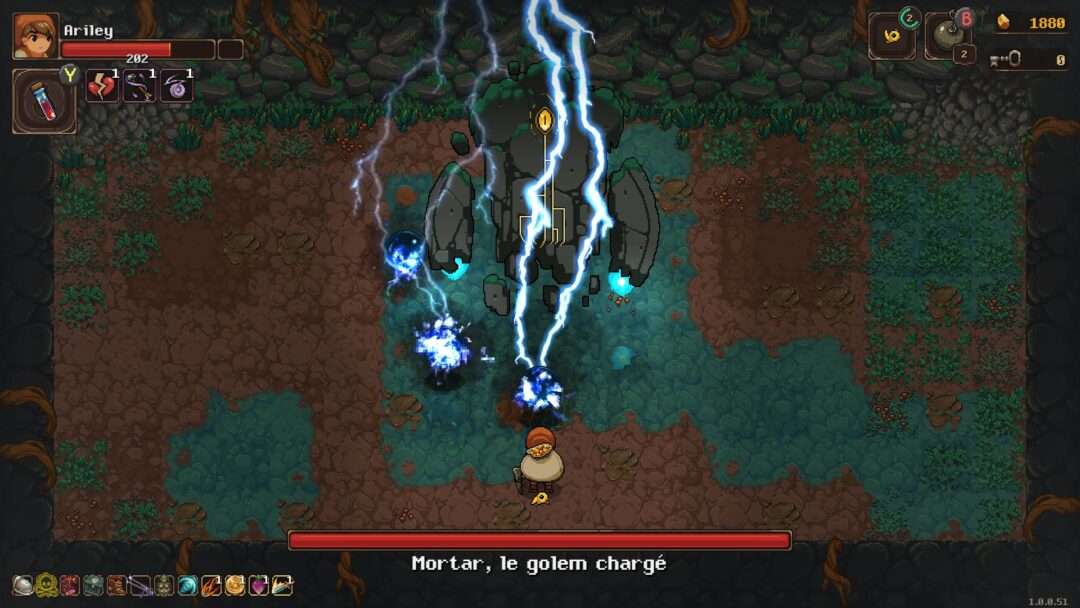Use the red potion vial slot
Screen dimensions: 1080x608
pos(44,102)
